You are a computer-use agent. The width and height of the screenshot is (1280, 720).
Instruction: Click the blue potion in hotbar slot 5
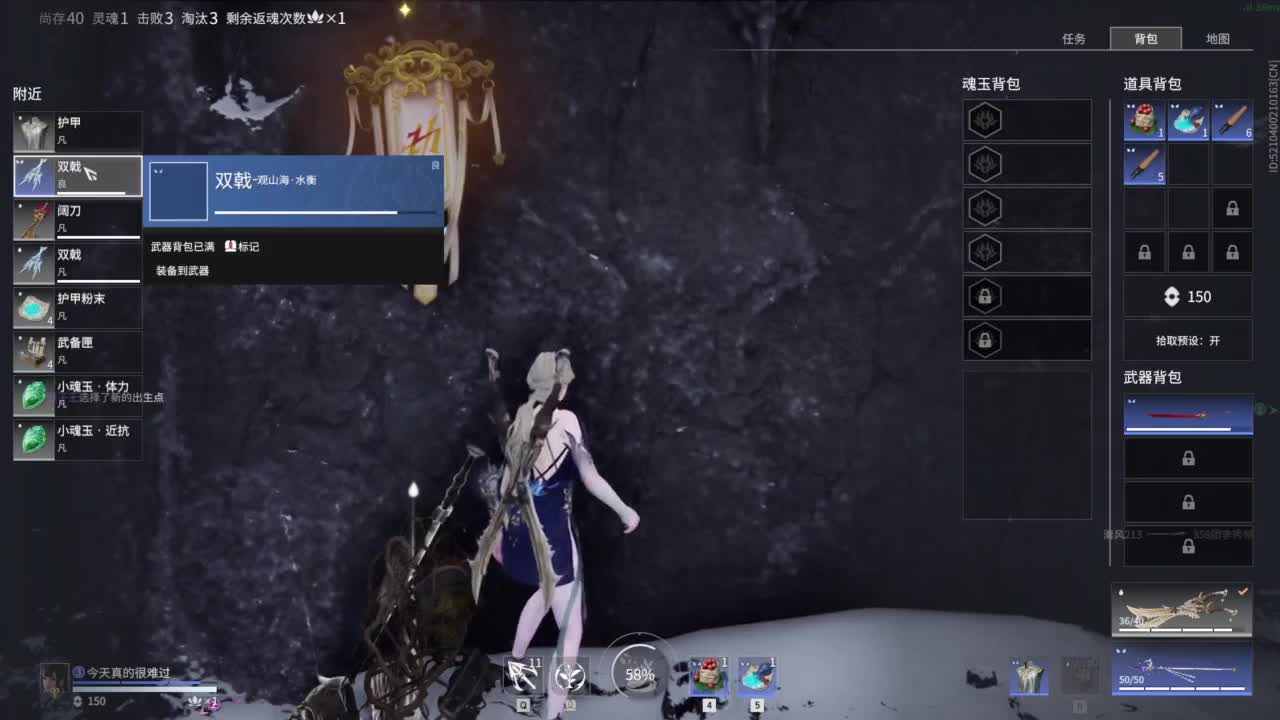pyautogui.click(x=755, y=675)
